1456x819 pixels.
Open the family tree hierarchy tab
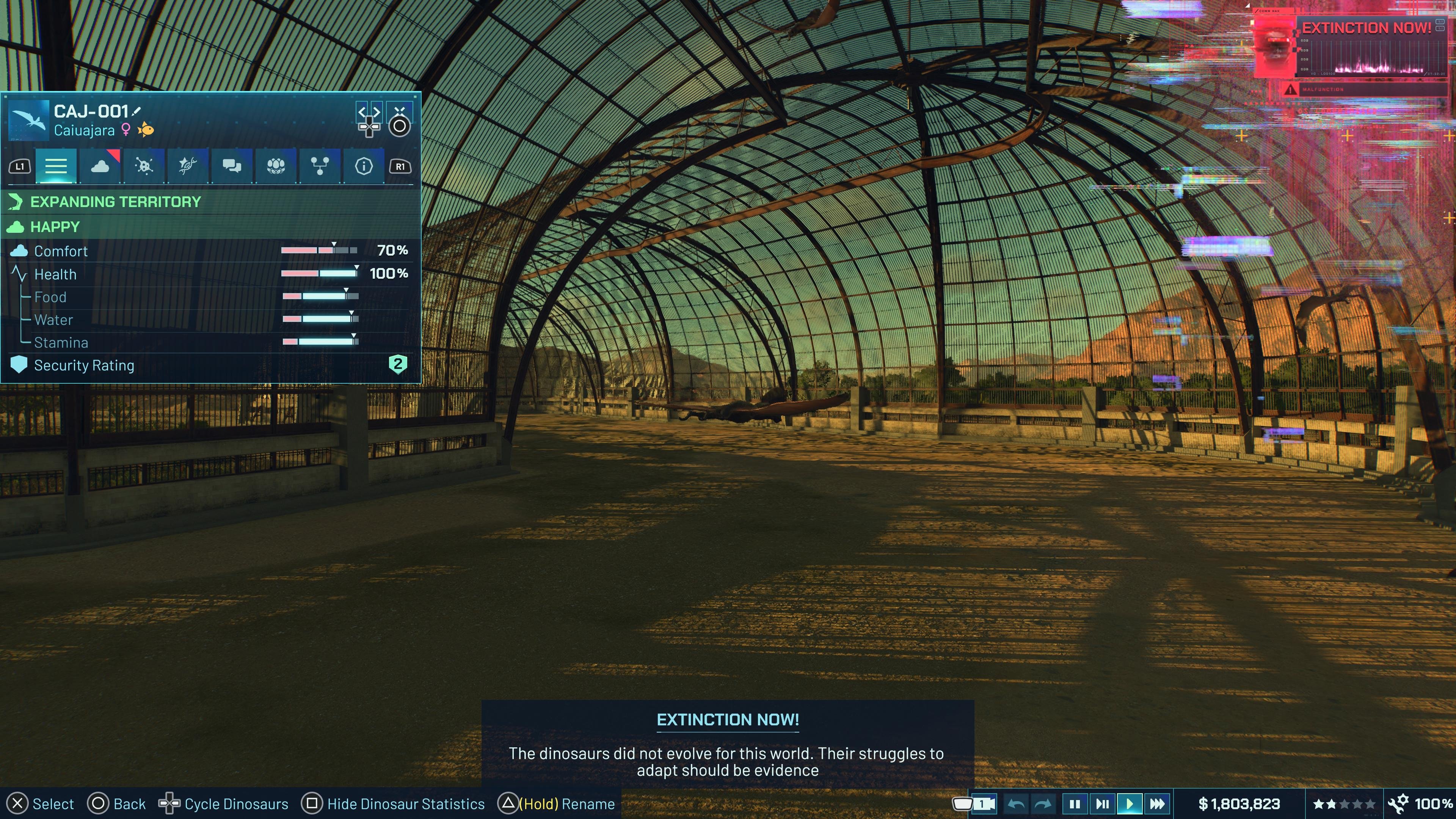319,166
